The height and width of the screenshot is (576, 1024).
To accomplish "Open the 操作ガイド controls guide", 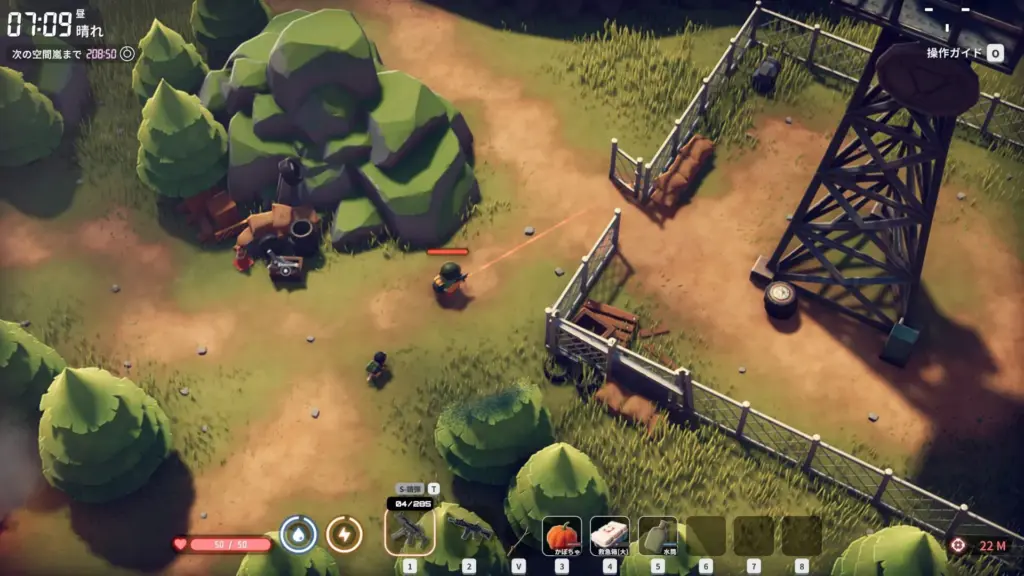I will [964, 53].
